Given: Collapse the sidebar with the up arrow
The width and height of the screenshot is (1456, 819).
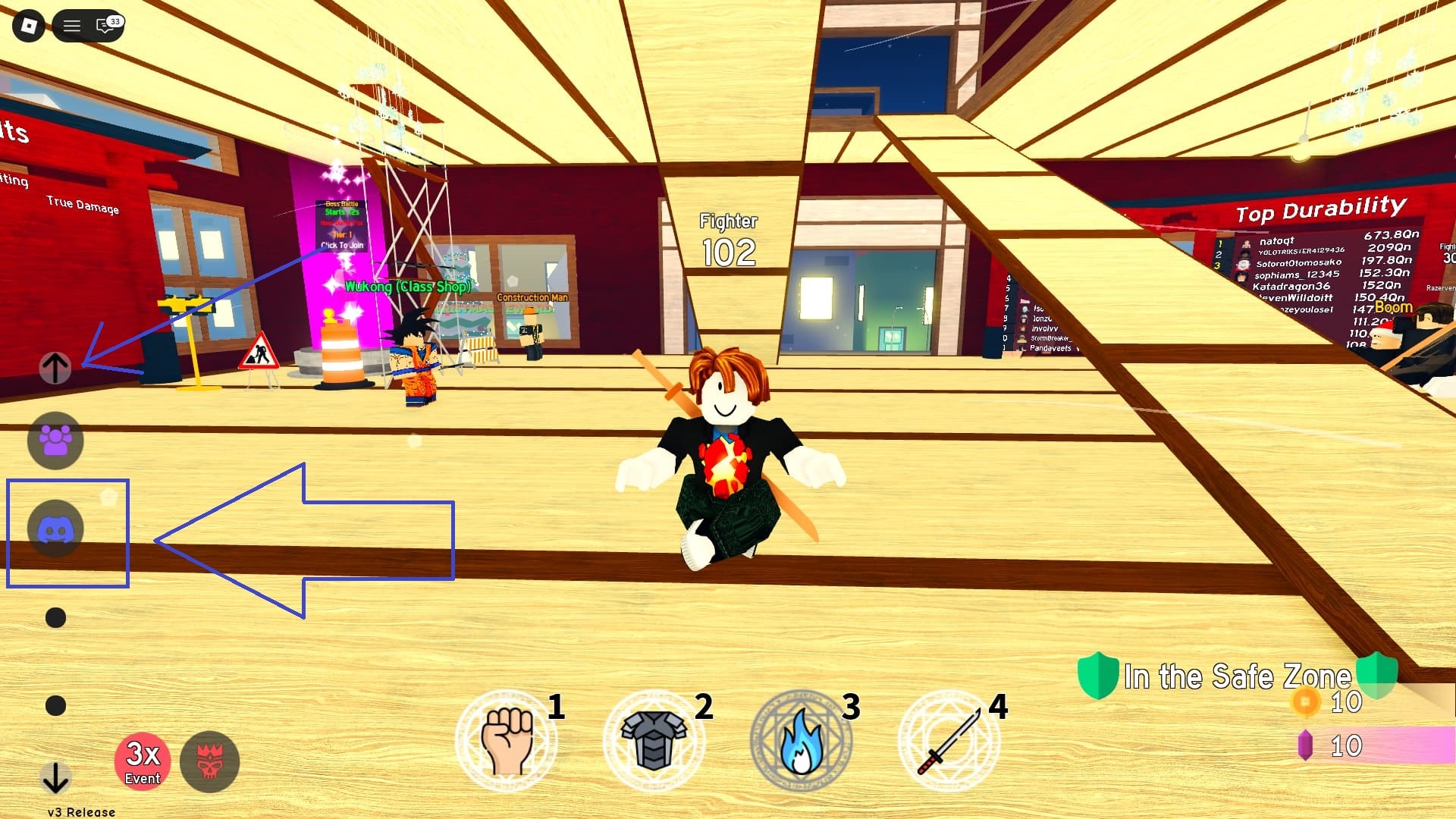Looking at the screenshot, I should 54,369.
